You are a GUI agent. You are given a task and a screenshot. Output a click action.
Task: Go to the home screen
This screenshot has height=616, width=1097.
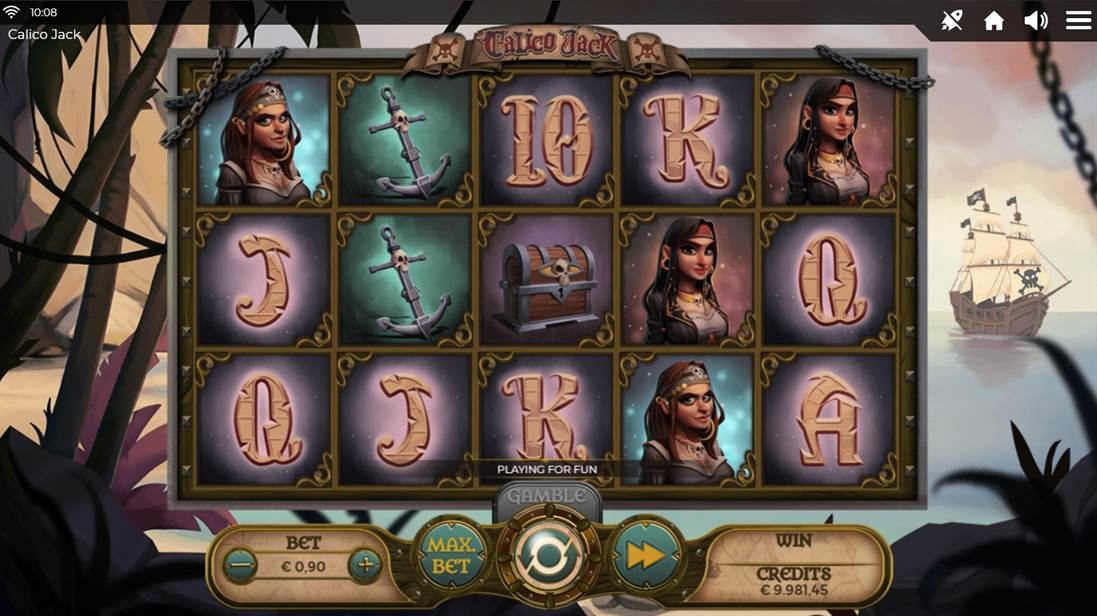click(x=994, y=21)
